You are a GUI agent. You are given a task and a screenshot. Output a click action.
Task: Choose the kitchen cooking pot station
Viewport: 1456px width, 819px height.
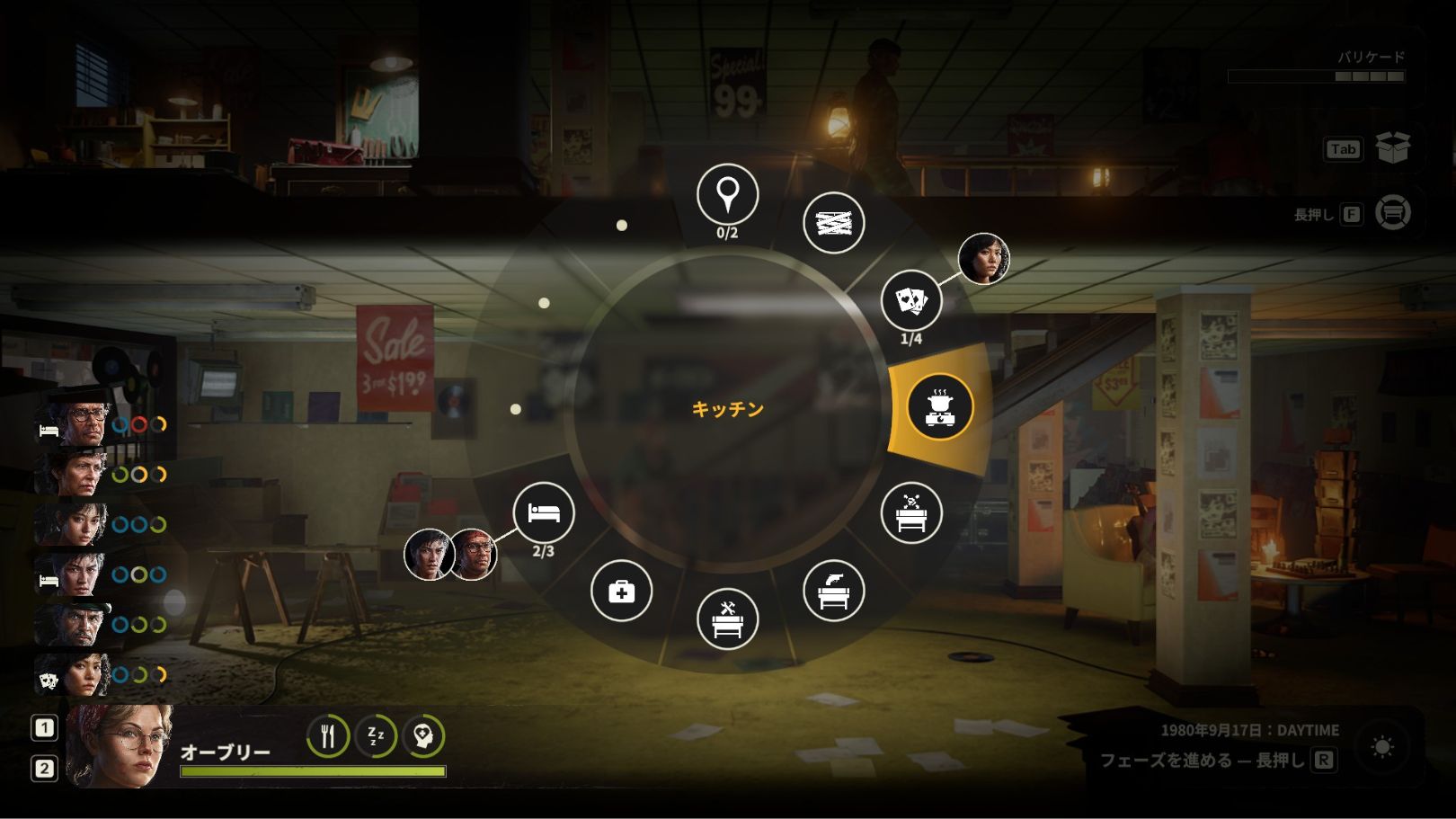tap(940, 407)
